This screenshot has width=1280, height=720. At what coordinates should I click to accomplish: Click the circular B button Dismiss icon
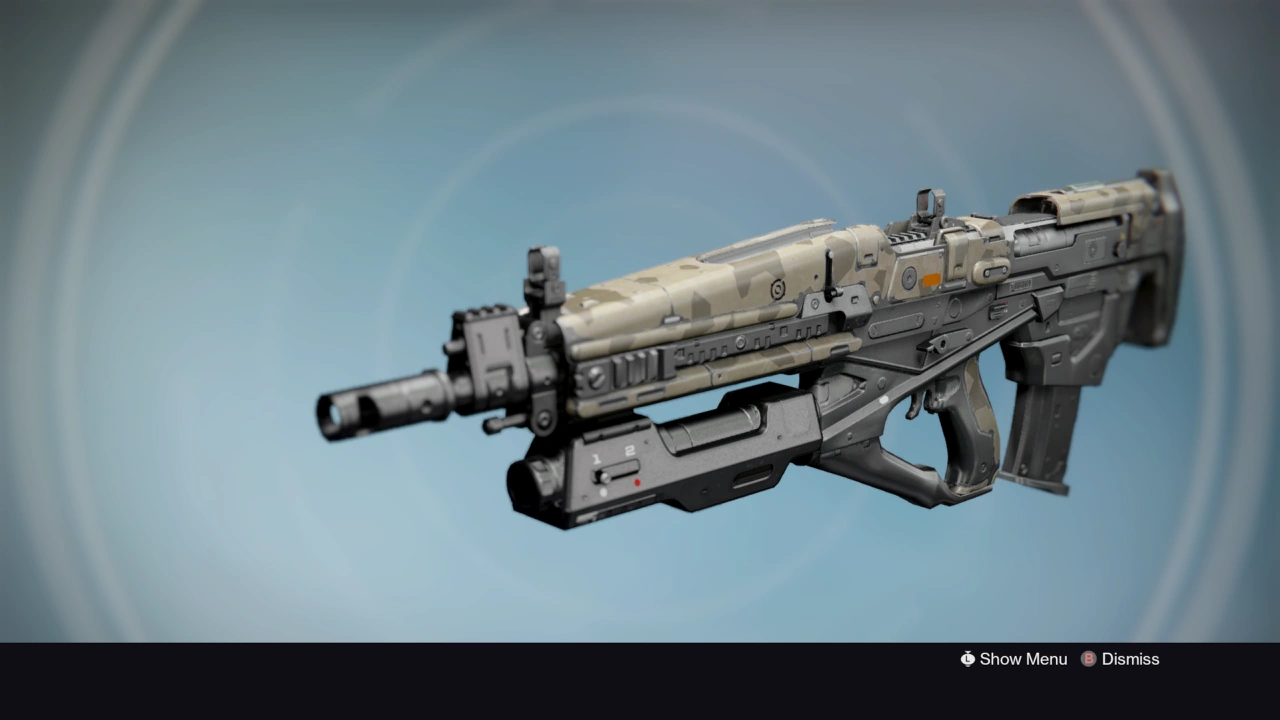[1087, 659]
